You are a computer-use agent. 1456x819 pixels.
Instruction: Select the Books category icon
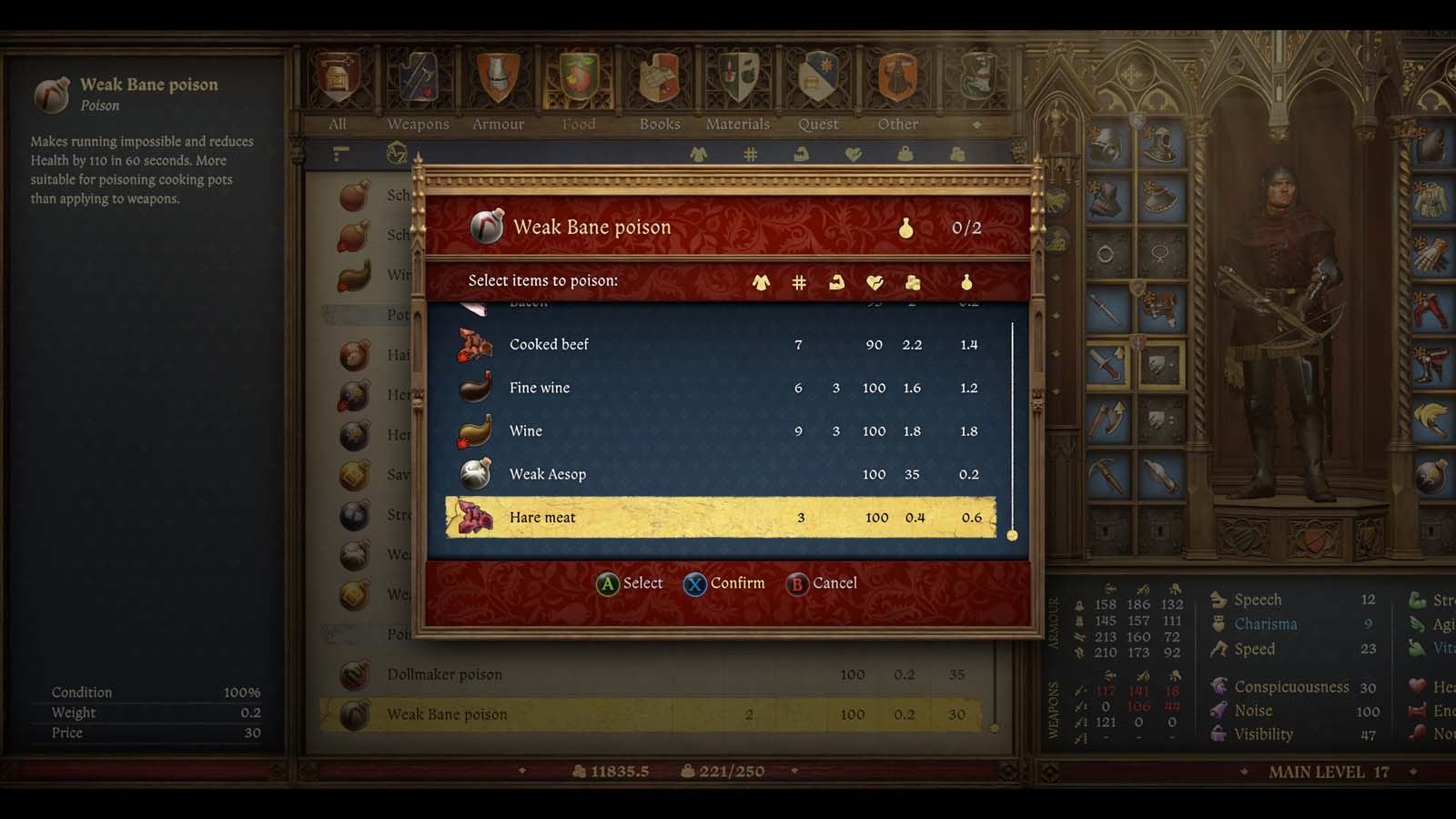click(659, 82)
